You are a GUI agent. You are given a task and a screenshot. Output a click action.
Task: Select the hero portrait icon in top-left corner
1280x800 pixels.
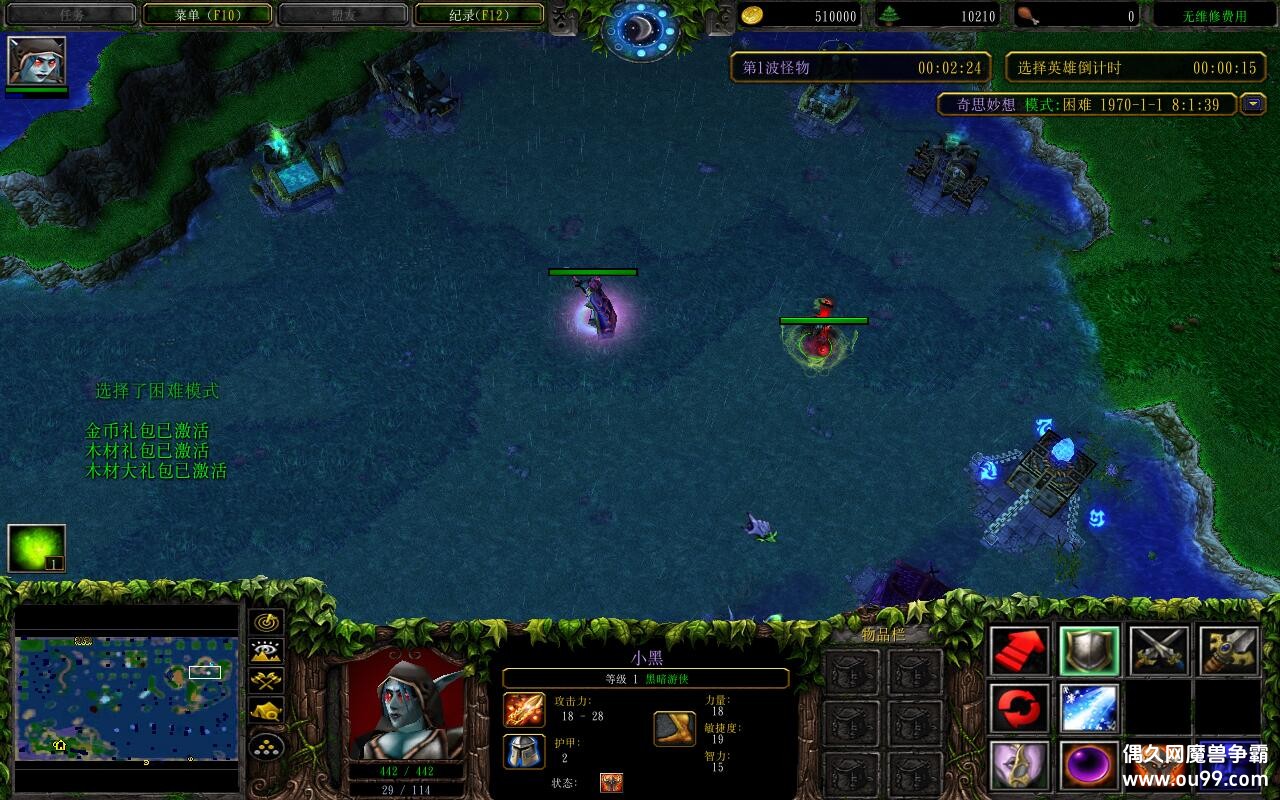[x=37, y=61]
